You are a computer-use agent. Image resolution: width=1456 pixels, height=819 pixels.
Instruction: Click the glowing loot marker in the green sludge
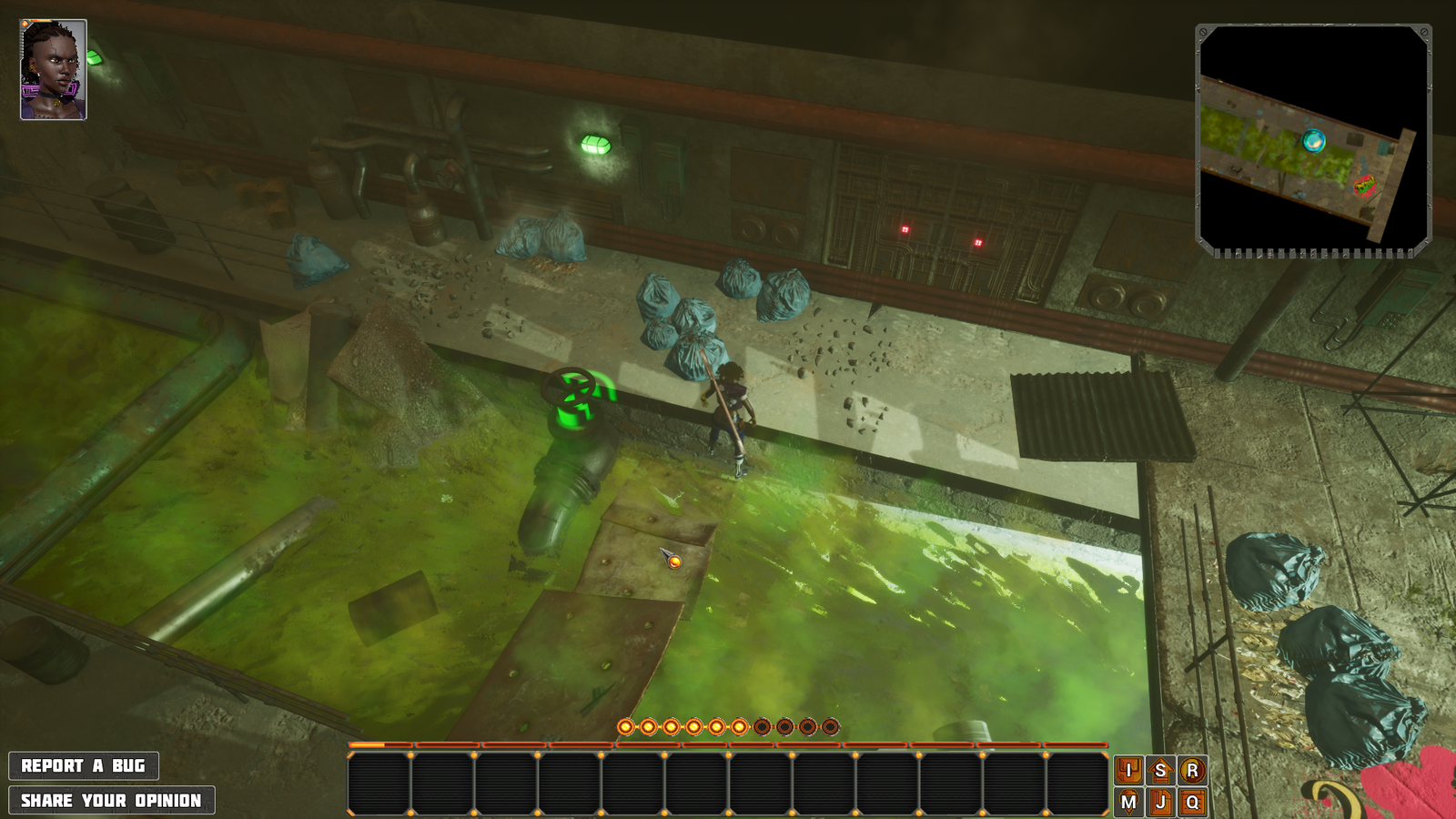[x=674, y=562]
